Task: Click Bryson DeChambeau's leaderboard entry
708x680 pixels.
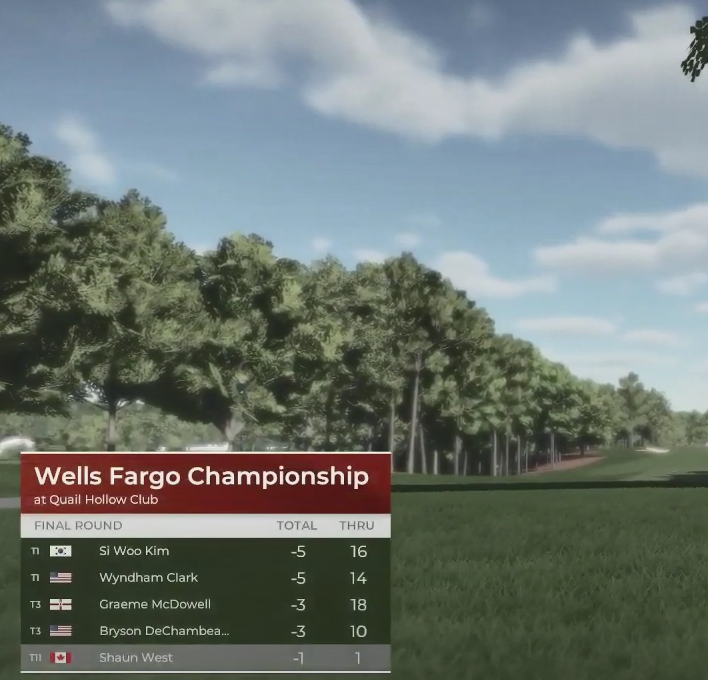Action: click(205, 631)
